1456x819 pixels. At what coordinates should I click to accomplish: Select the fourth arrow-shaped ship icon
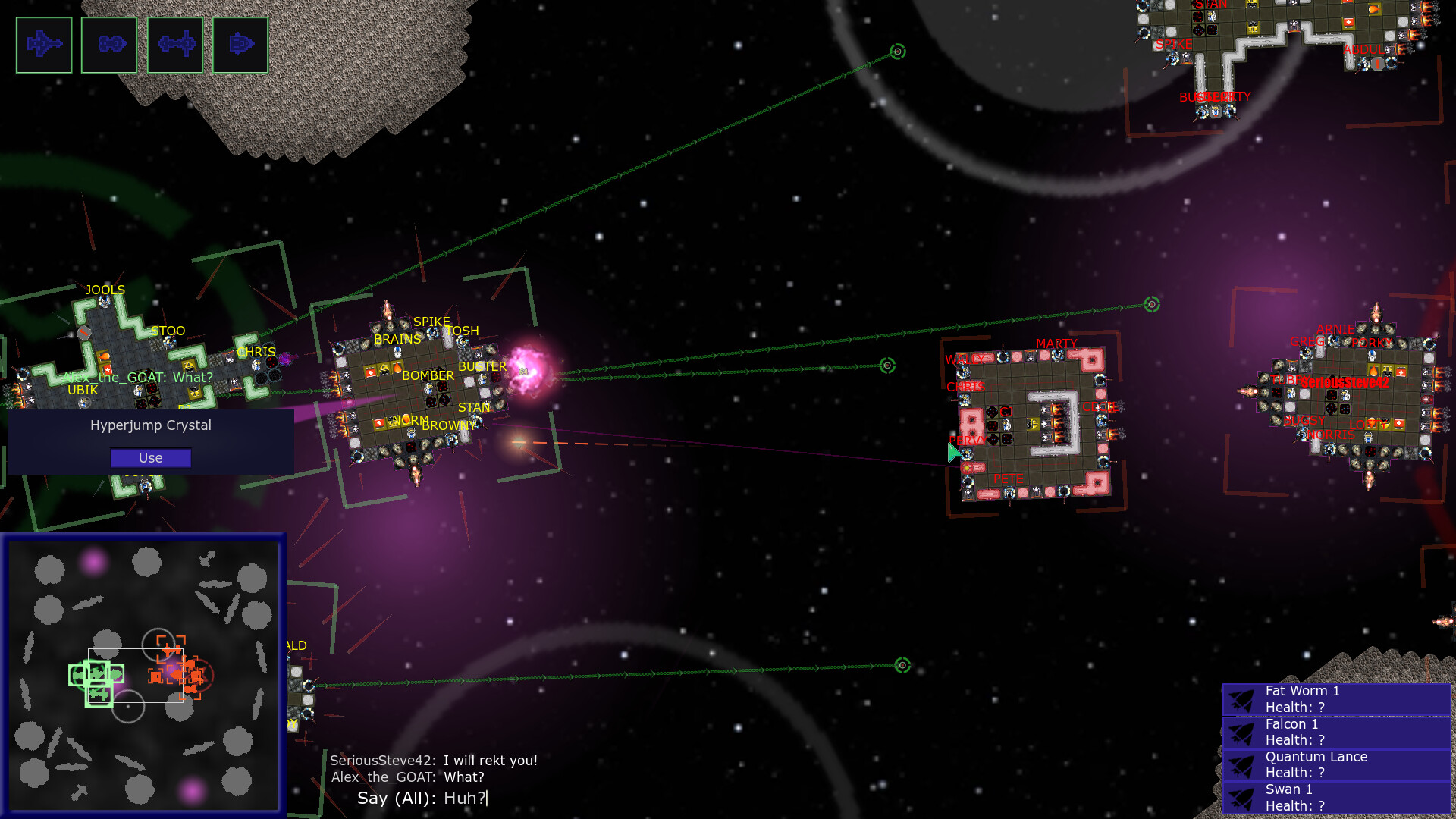pyautogui.click(x=241, y=45)
